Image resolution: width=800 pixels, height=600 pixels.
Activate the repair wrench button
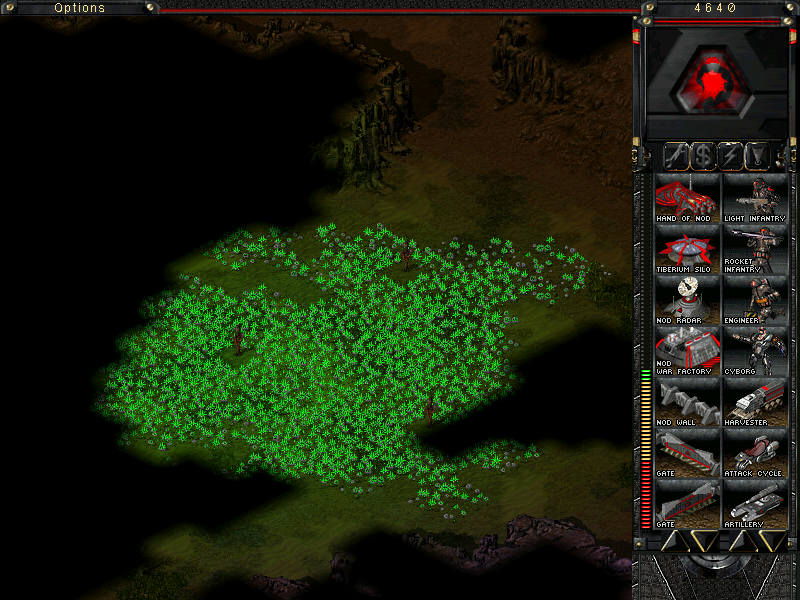[x=676, y=156]
